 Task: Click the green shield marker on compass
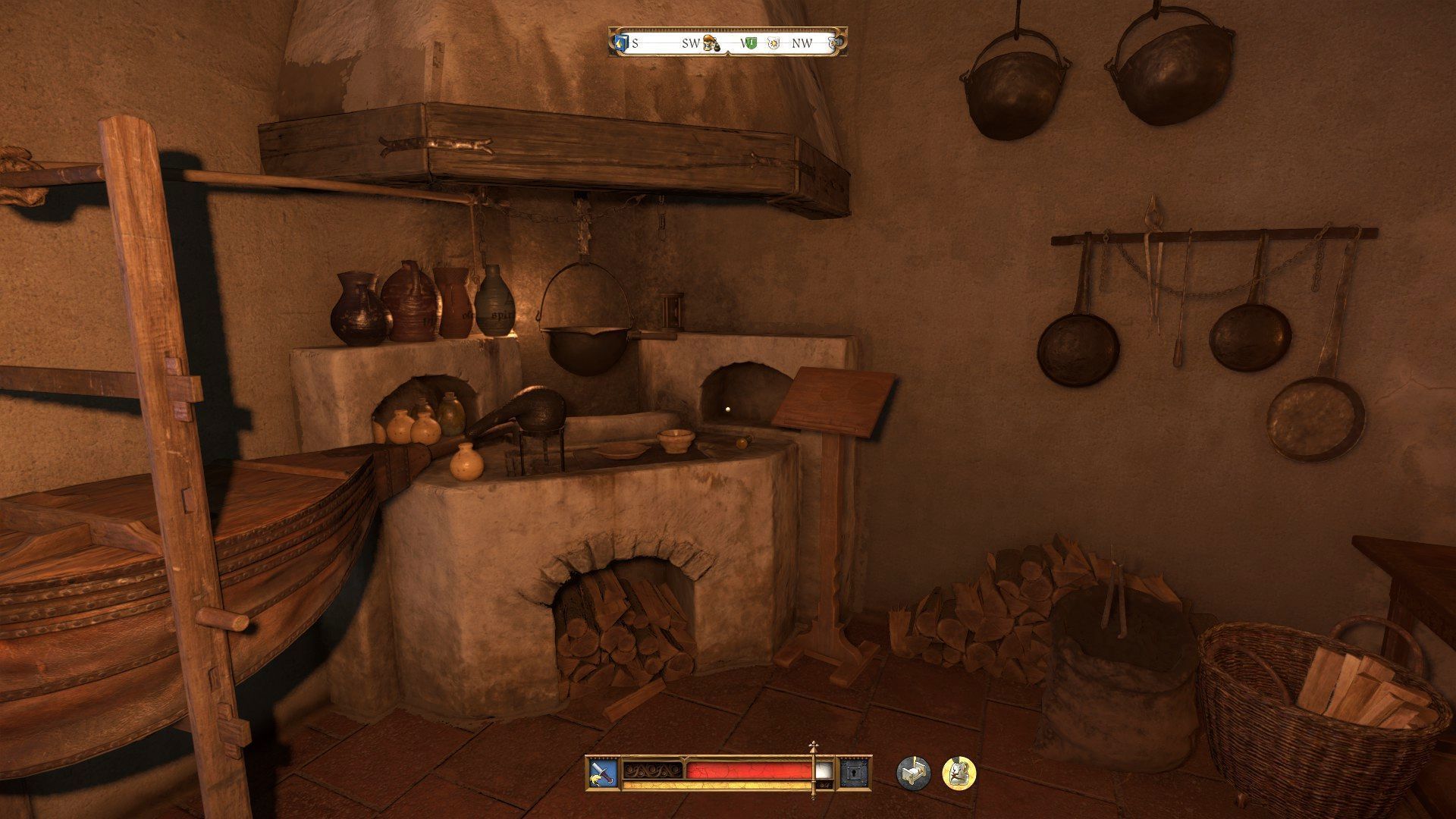pos(751,43)
